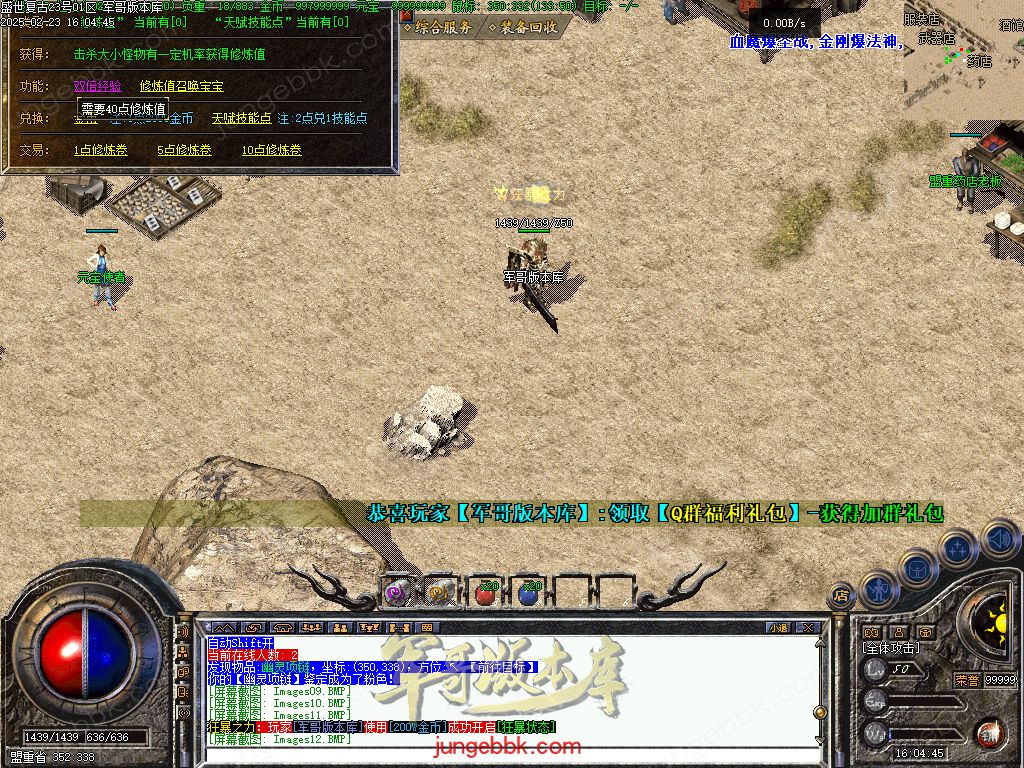Open the skills sparkle round button

pyautogui.click(x=958, y=548)
